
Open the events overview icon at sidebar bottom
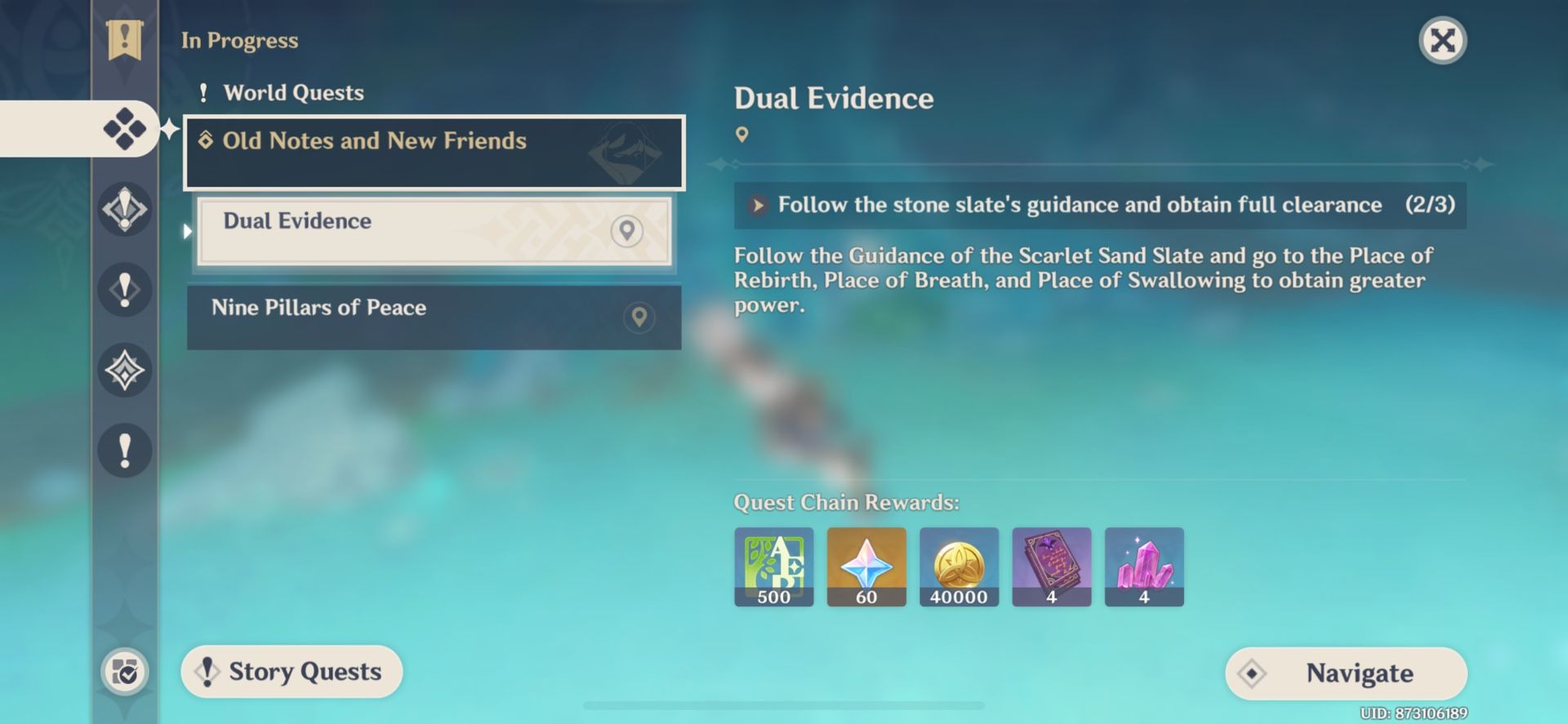coord(124,673)
